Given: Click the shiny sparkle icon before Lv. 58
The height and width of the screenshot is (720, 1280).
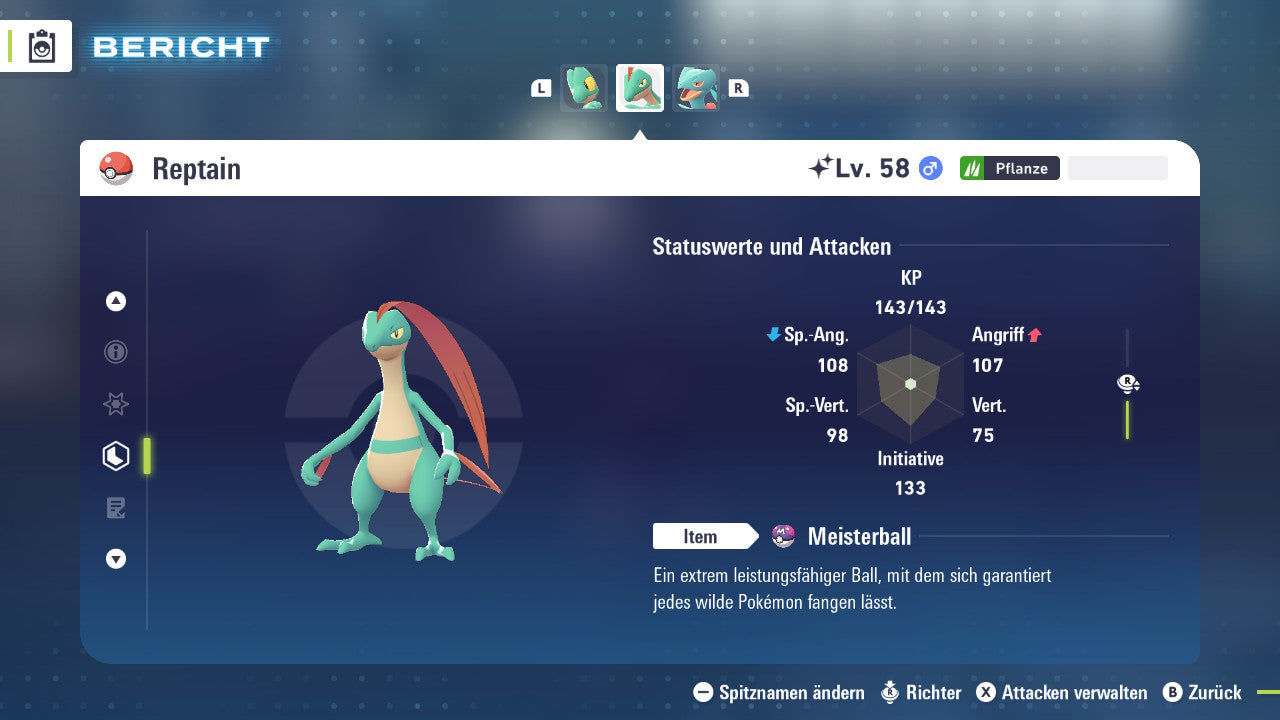Looking at the screenshot, I should pyautogui.click(x=820, y=166).
